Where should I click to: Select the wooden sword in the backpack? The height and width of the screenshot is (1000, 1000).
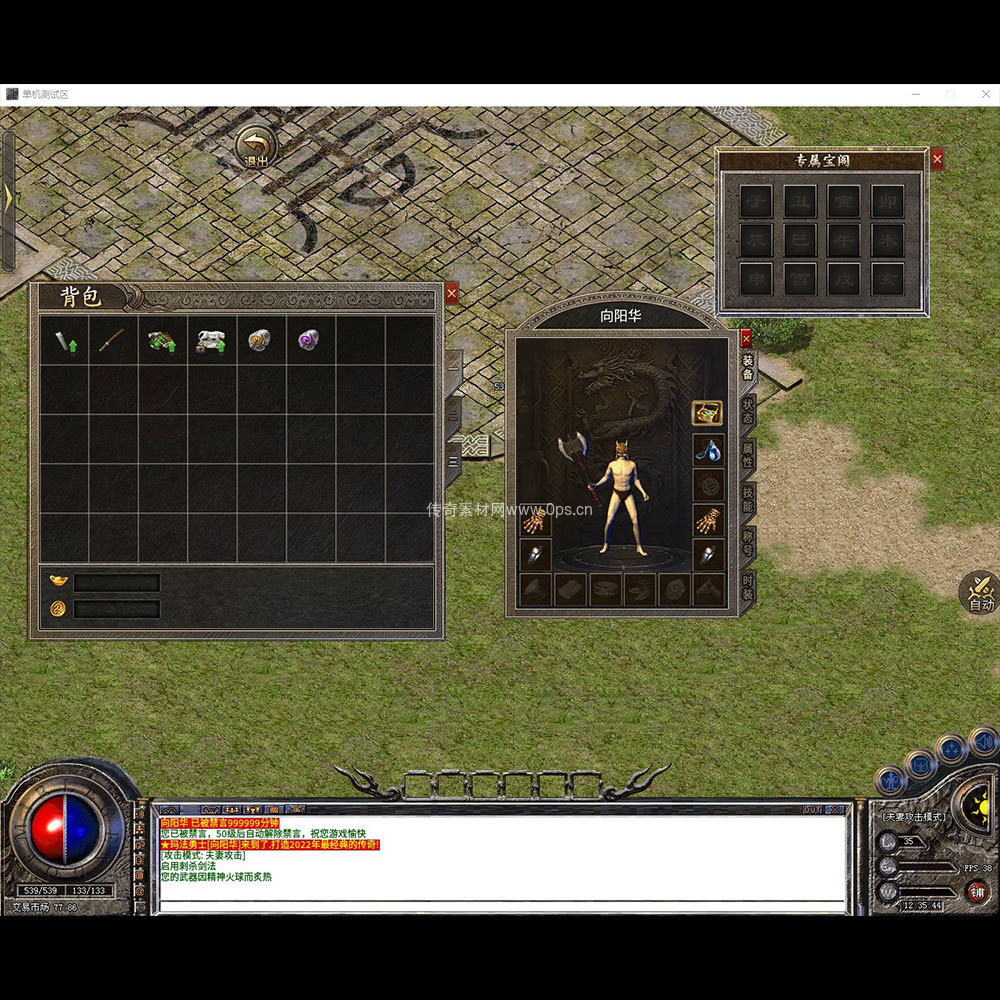pos(113,341)
